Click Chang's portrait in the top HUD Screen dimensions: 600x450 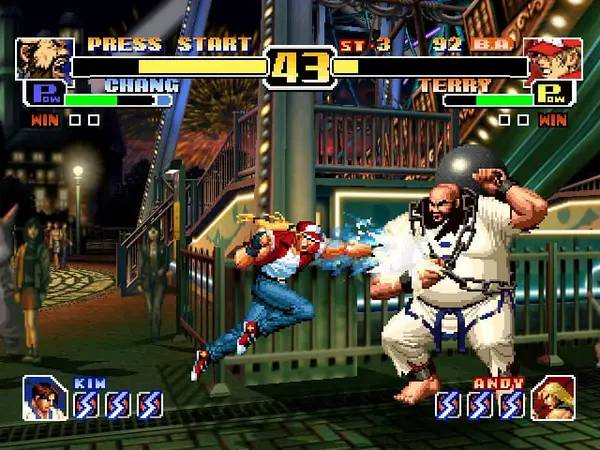click(44, 59)
